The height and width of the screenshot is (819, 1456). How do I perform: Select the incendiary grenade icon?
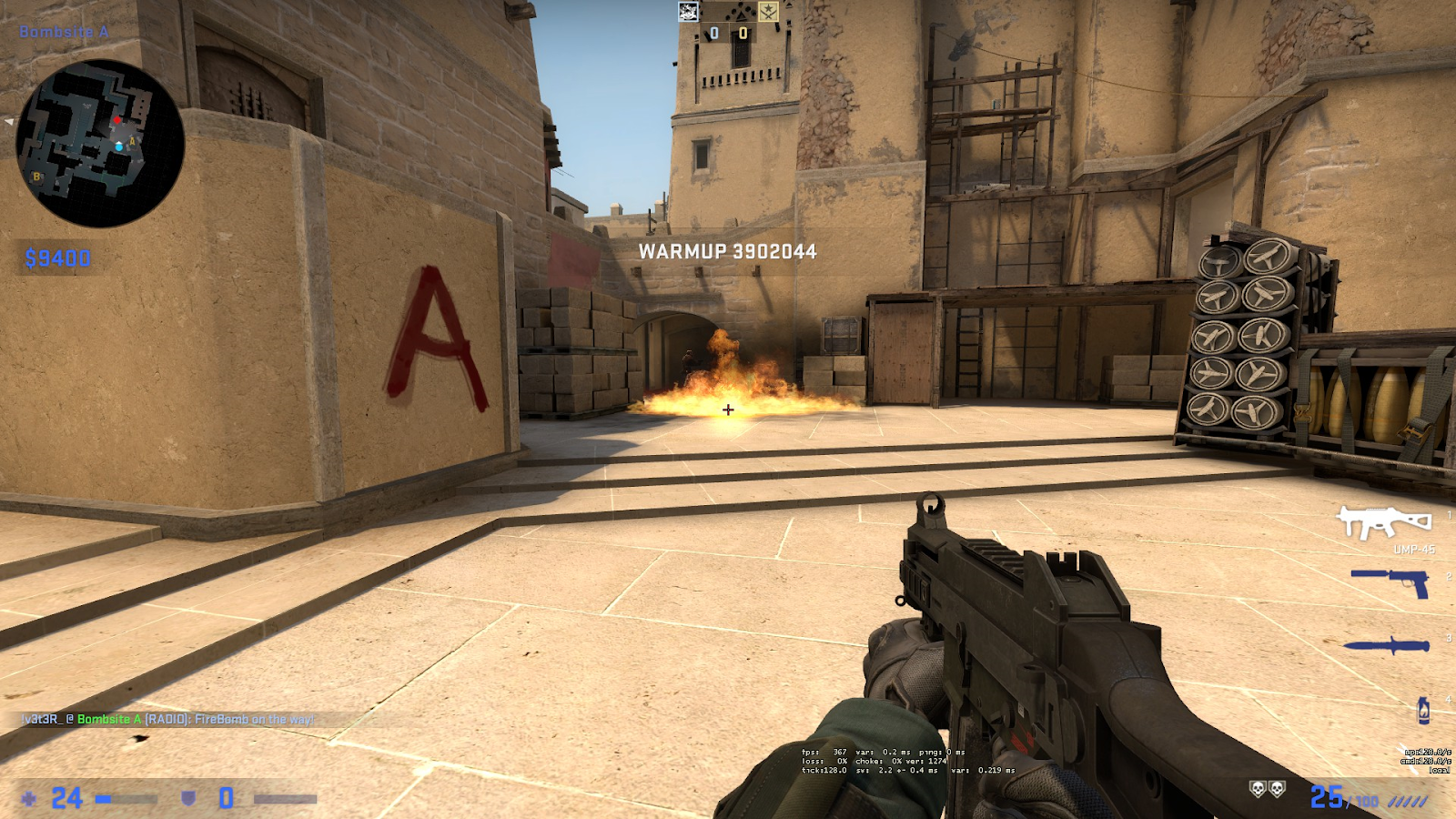[x=1423, y=709]
